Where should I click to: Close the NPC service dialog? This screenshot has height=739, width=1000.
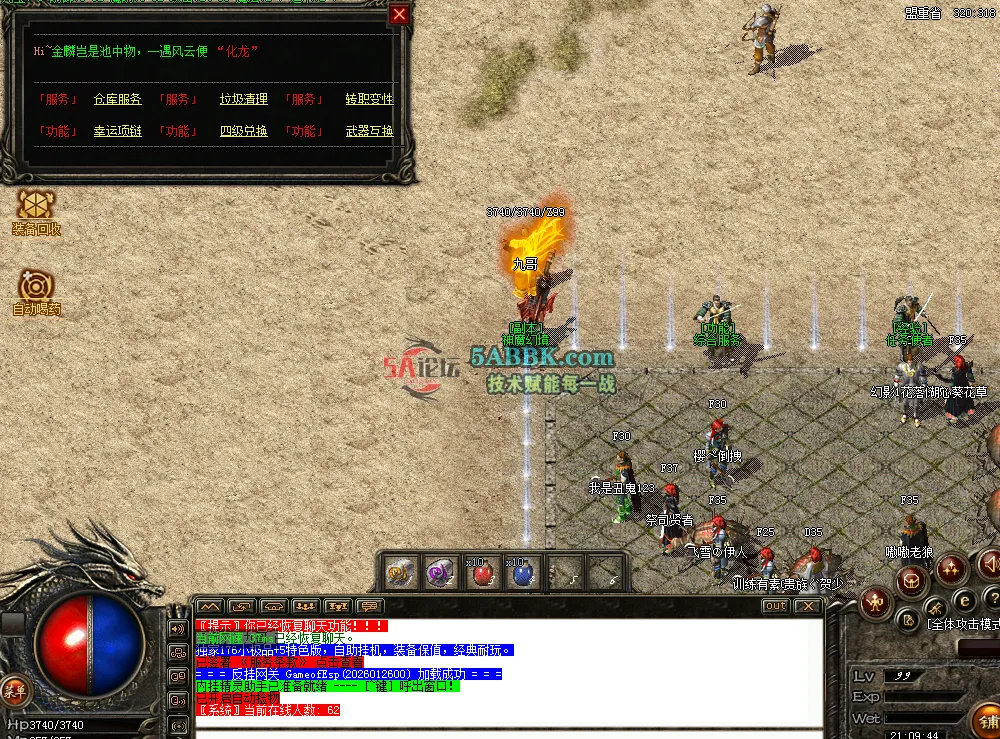(x=399, y=15)
